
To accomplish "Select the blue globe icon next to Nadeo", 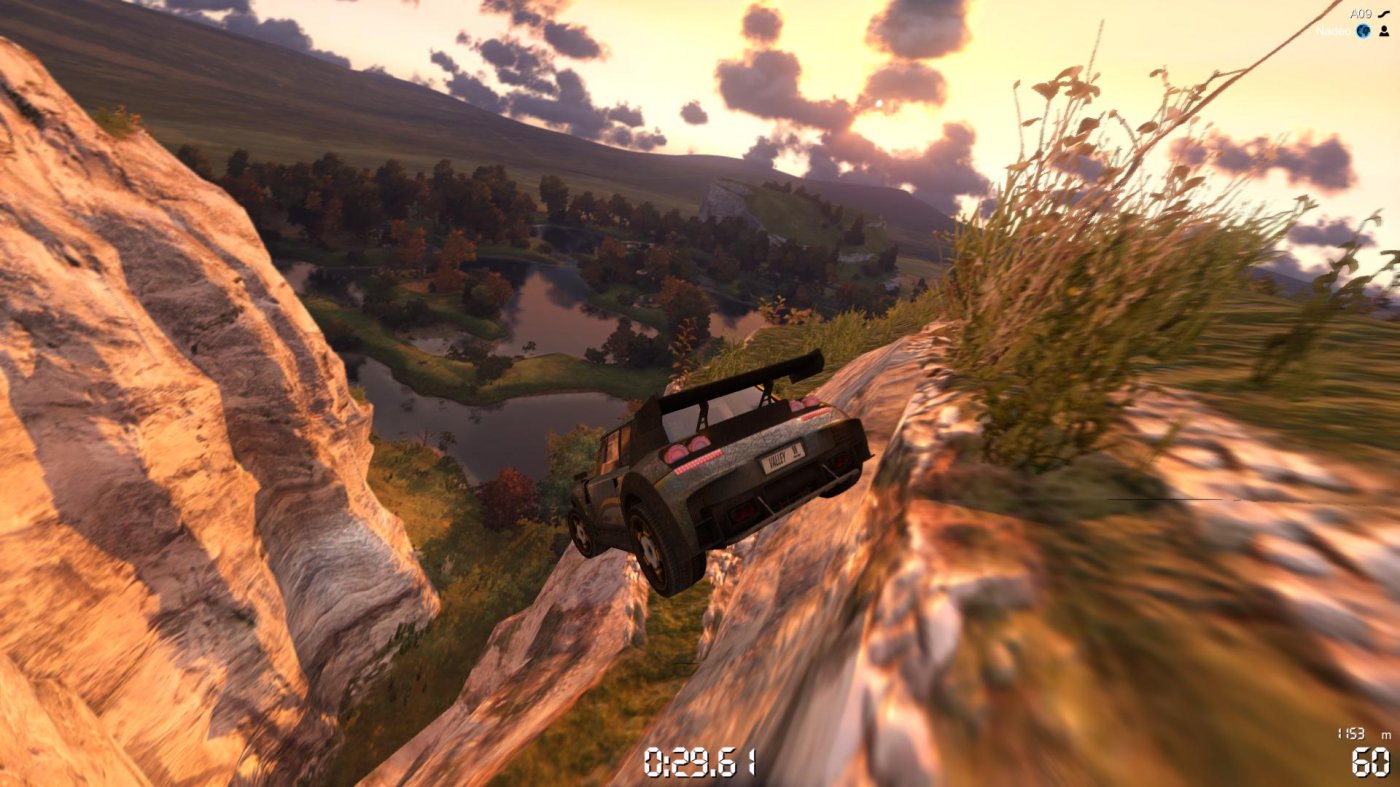I will [x=1364, y=31].
